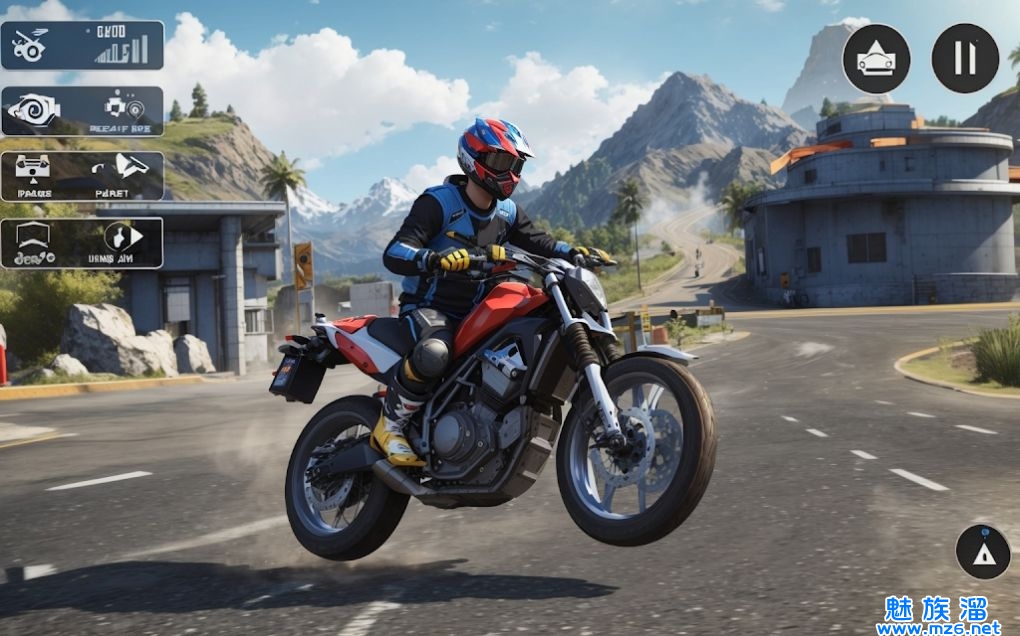Click the arrow-shaped icon in the third panel
Image resolution: width=1020 pixels, height=636 pixels.
coord(130,165)
